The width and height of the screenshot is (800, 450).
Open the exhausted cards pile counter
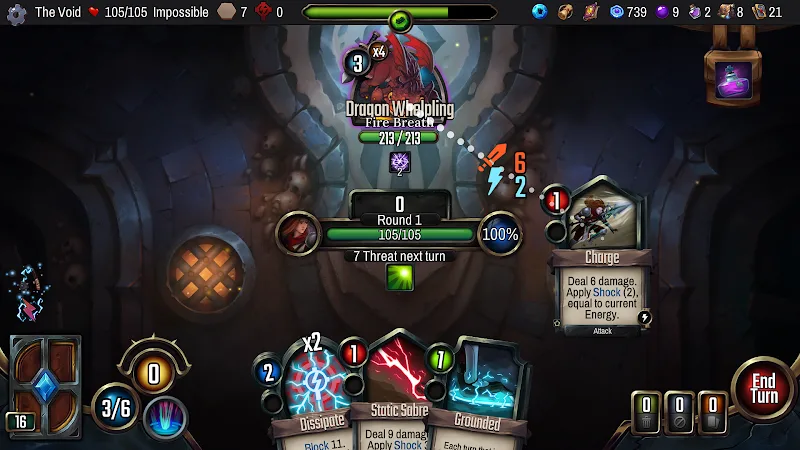click(x=679, y=412)
